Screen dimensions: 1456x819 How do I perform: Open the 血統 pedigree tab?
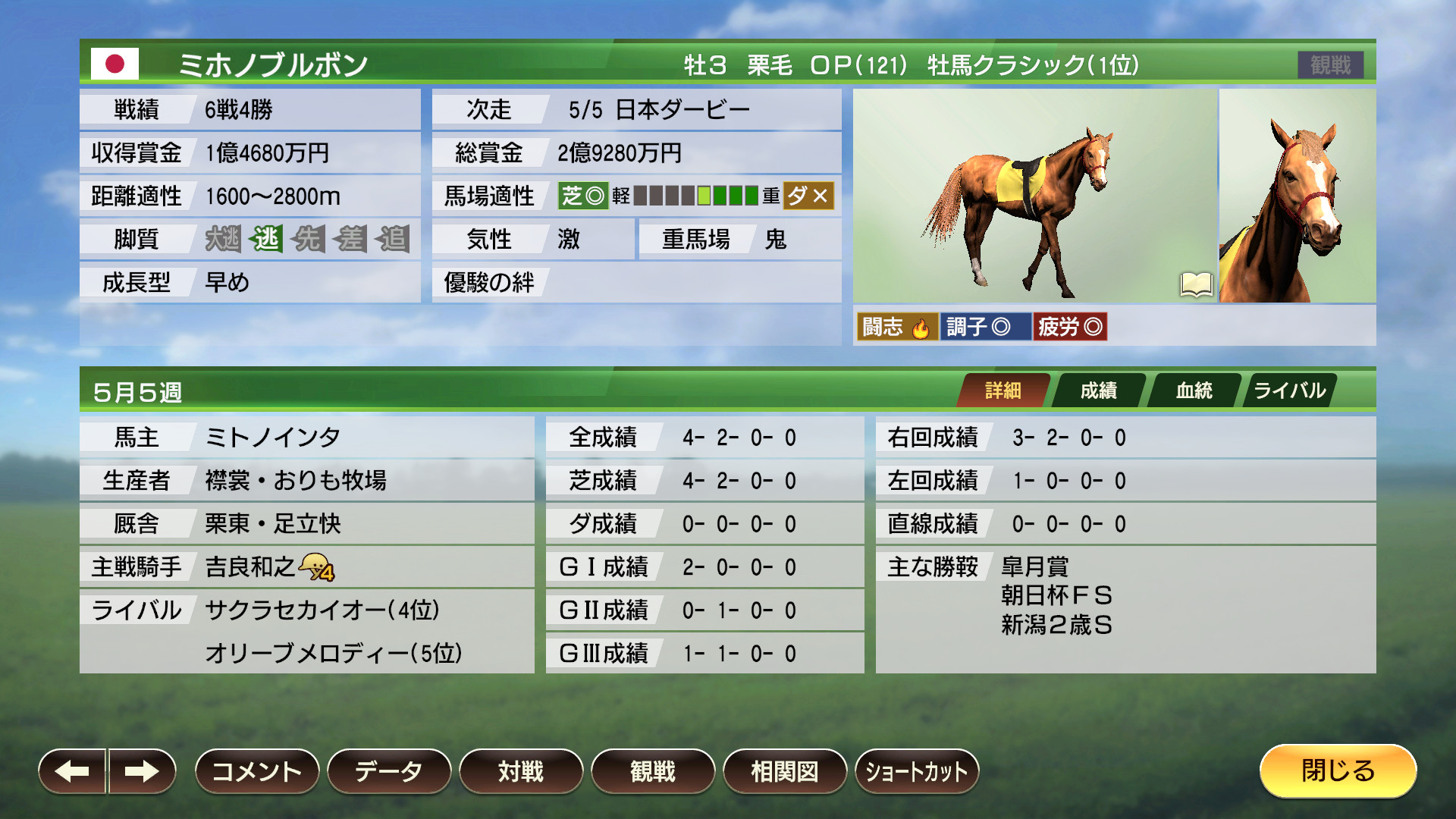[x=1194, y=390]
